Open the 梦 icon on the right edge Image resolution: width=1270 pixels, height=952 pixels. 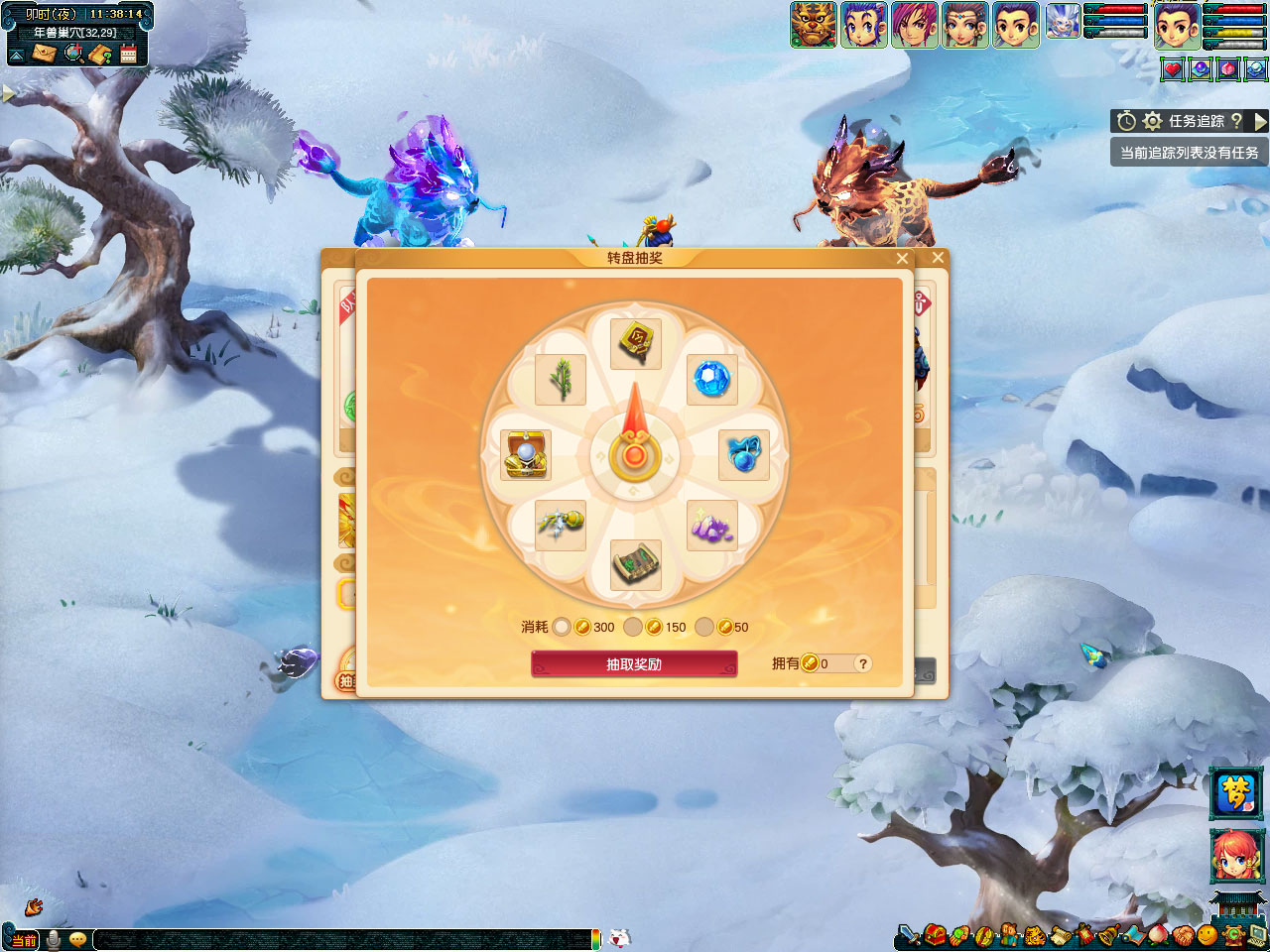point(1236,793)
